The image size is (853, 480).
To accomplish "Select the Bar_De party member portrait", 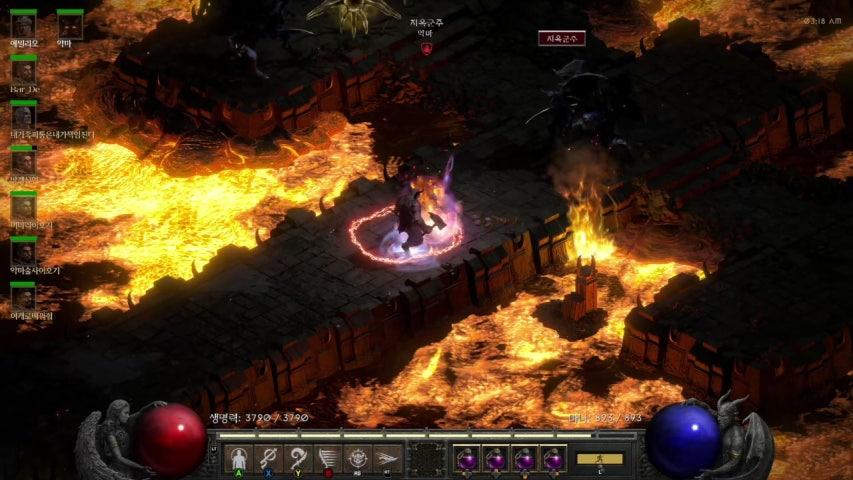I will click(23, 71).
